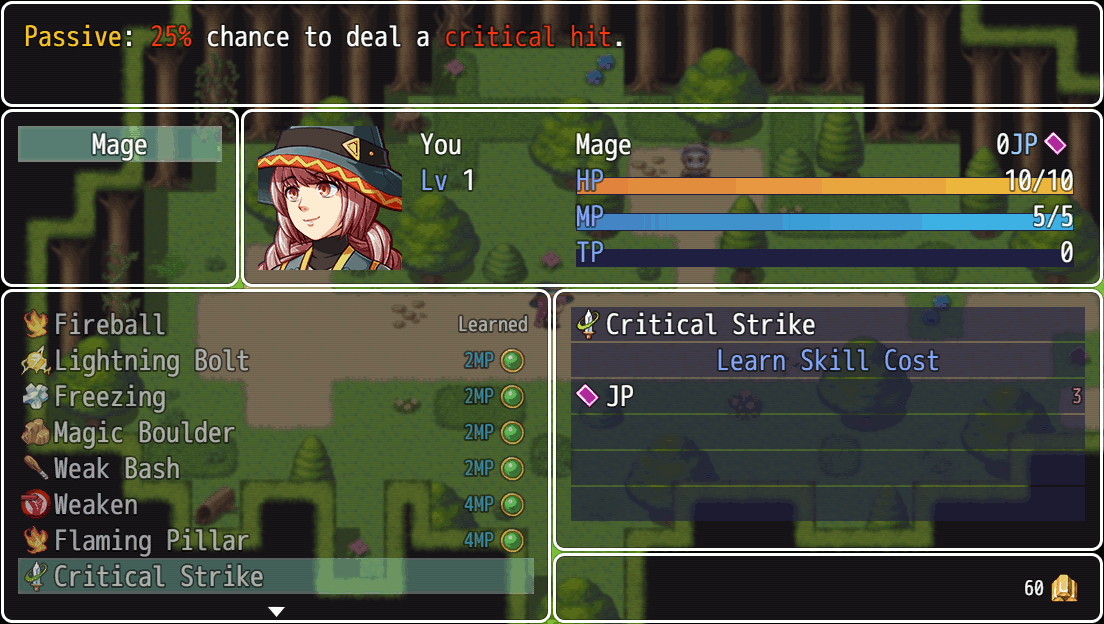1104x624 pixels.
Task: Select the Lightning Bolt skill
Action: tap(275, 360)
